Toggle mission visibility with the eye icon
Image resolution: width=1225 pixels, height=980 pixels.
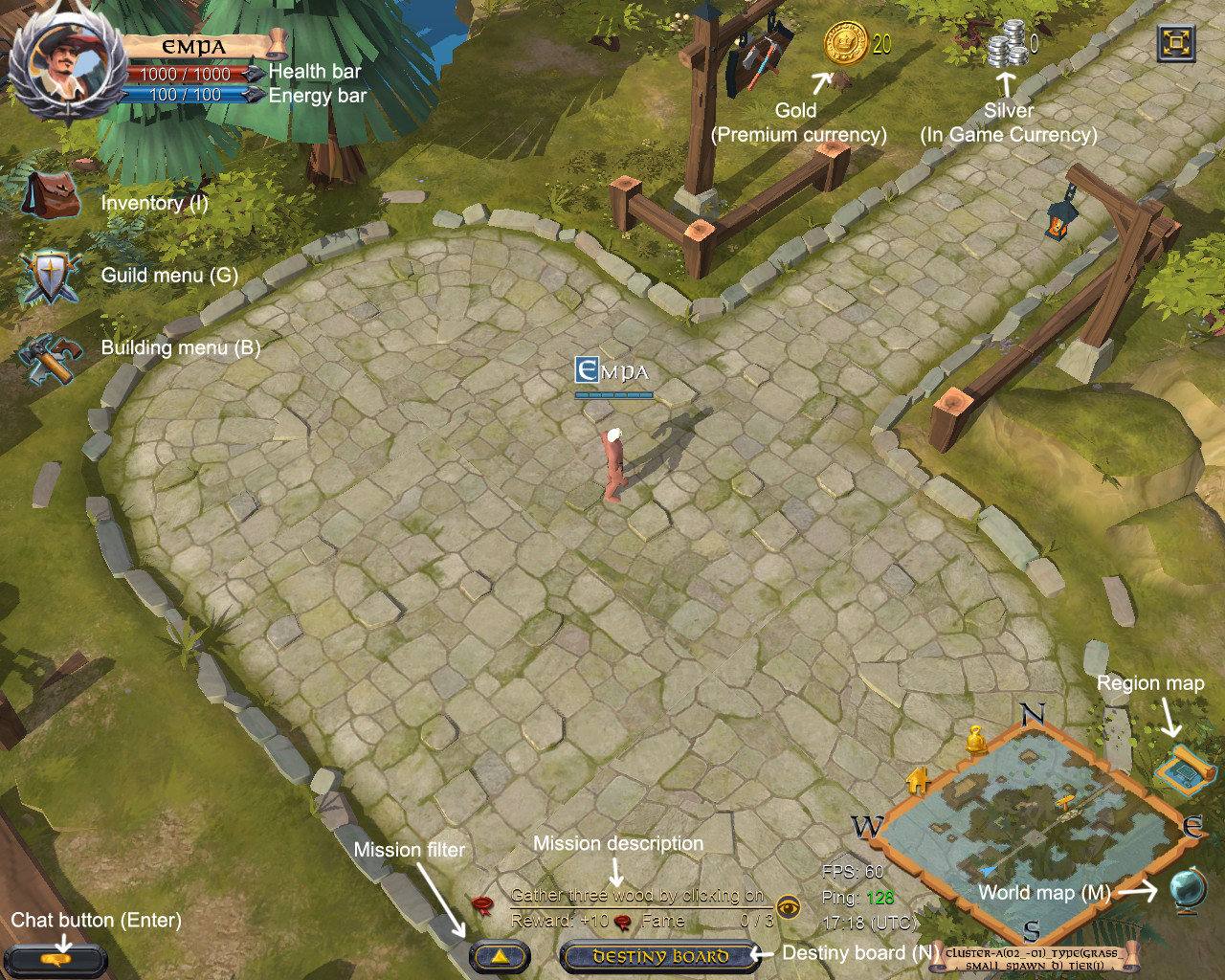[789, 909]
